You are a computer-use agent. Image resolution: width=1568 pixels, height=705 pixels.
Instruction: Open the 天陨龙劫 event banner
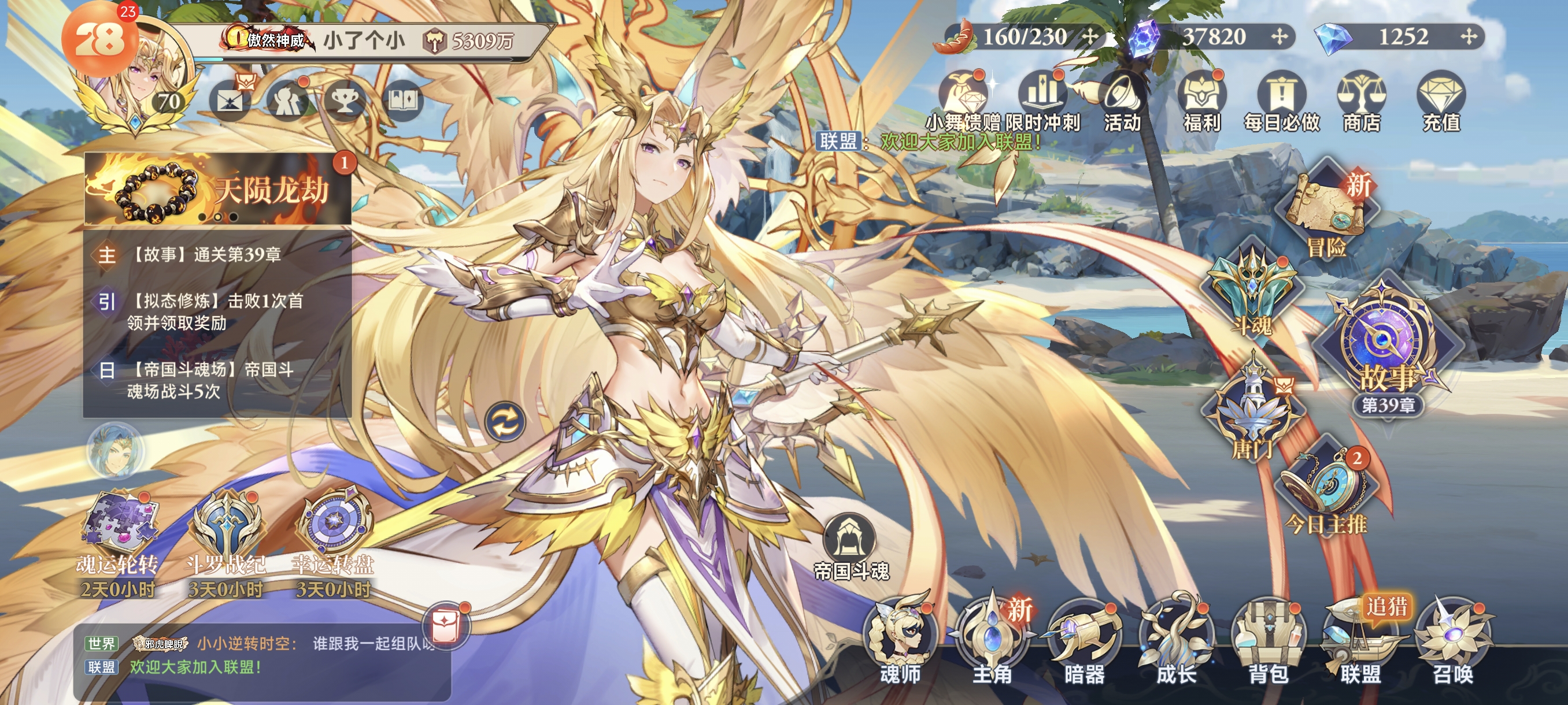pyautogui.click(x=217, y=190)
